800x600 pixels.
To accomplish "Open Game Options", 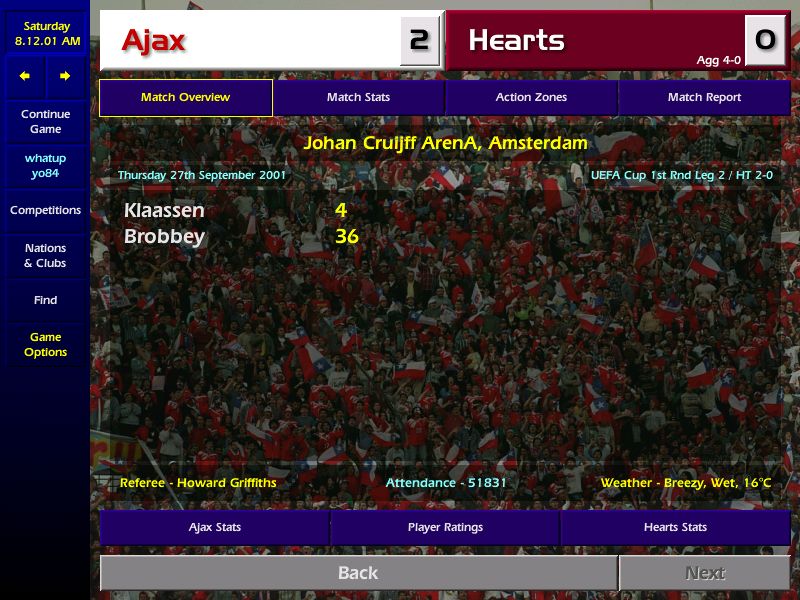I will [x=45, y=345].
